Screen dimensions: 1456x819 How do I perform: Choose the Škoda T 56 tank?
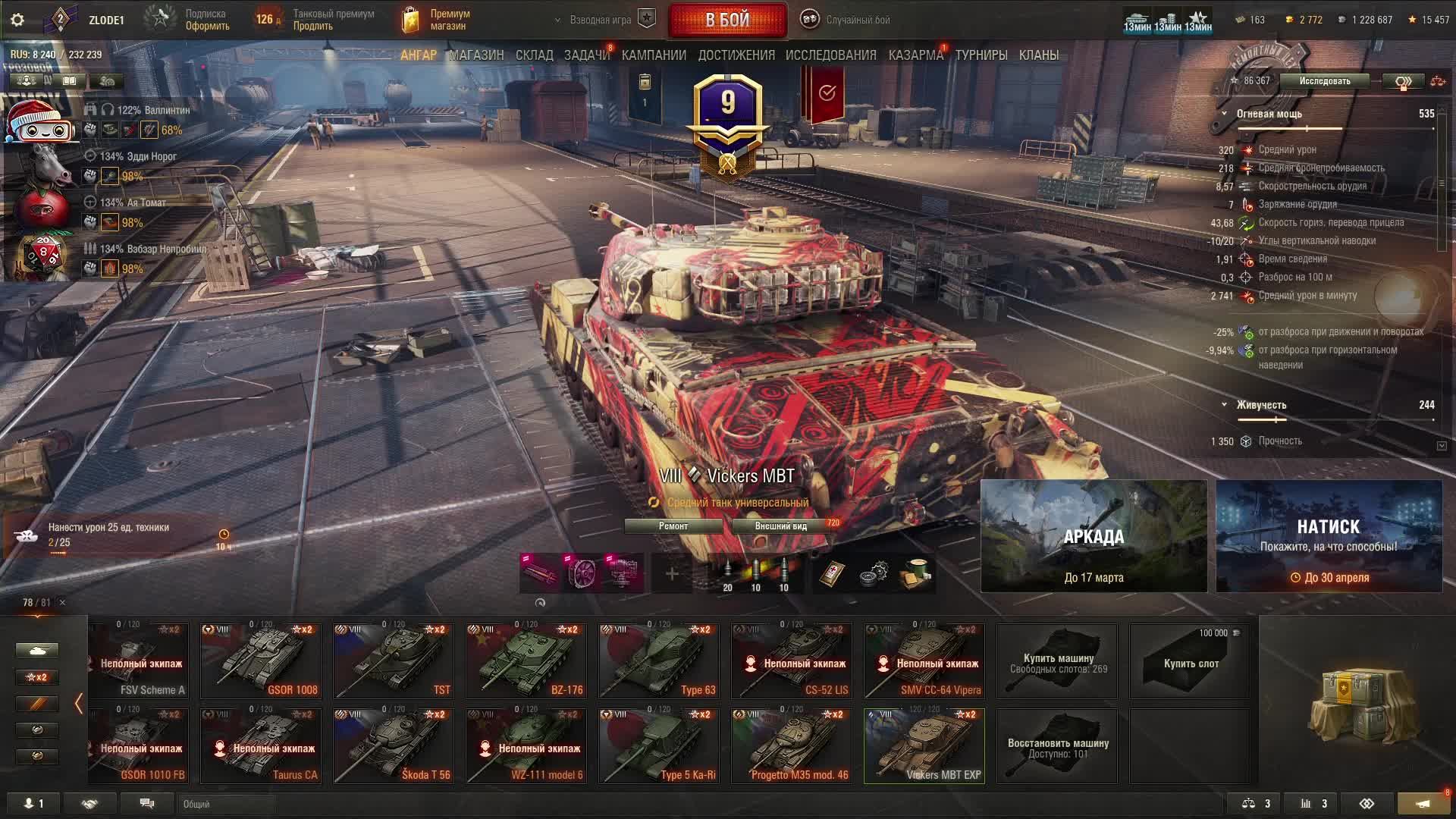(394, 746)
